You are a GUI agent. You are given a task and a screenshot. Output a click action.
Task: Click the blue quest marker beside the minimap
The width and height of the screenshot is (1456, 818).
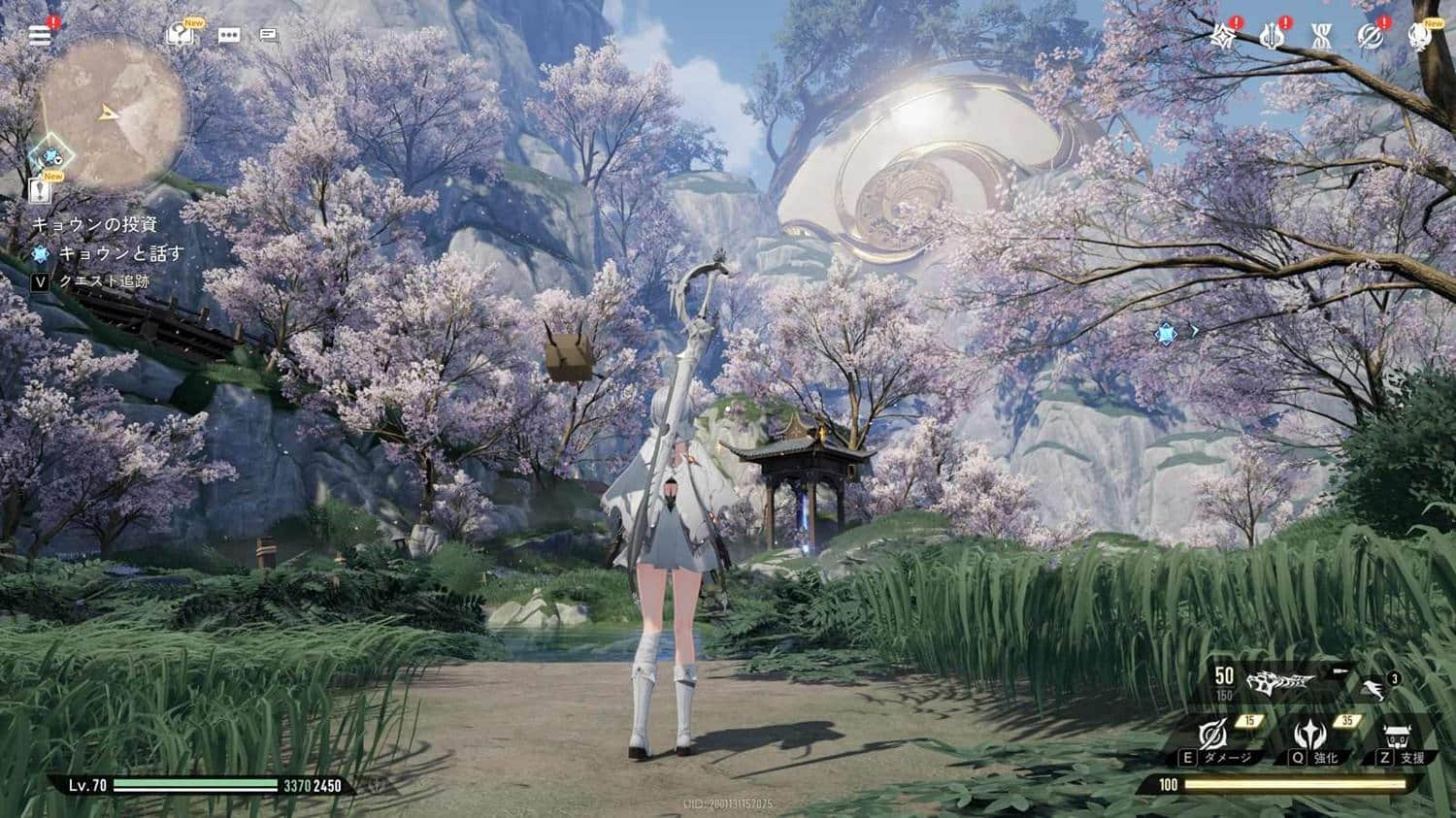49,155
